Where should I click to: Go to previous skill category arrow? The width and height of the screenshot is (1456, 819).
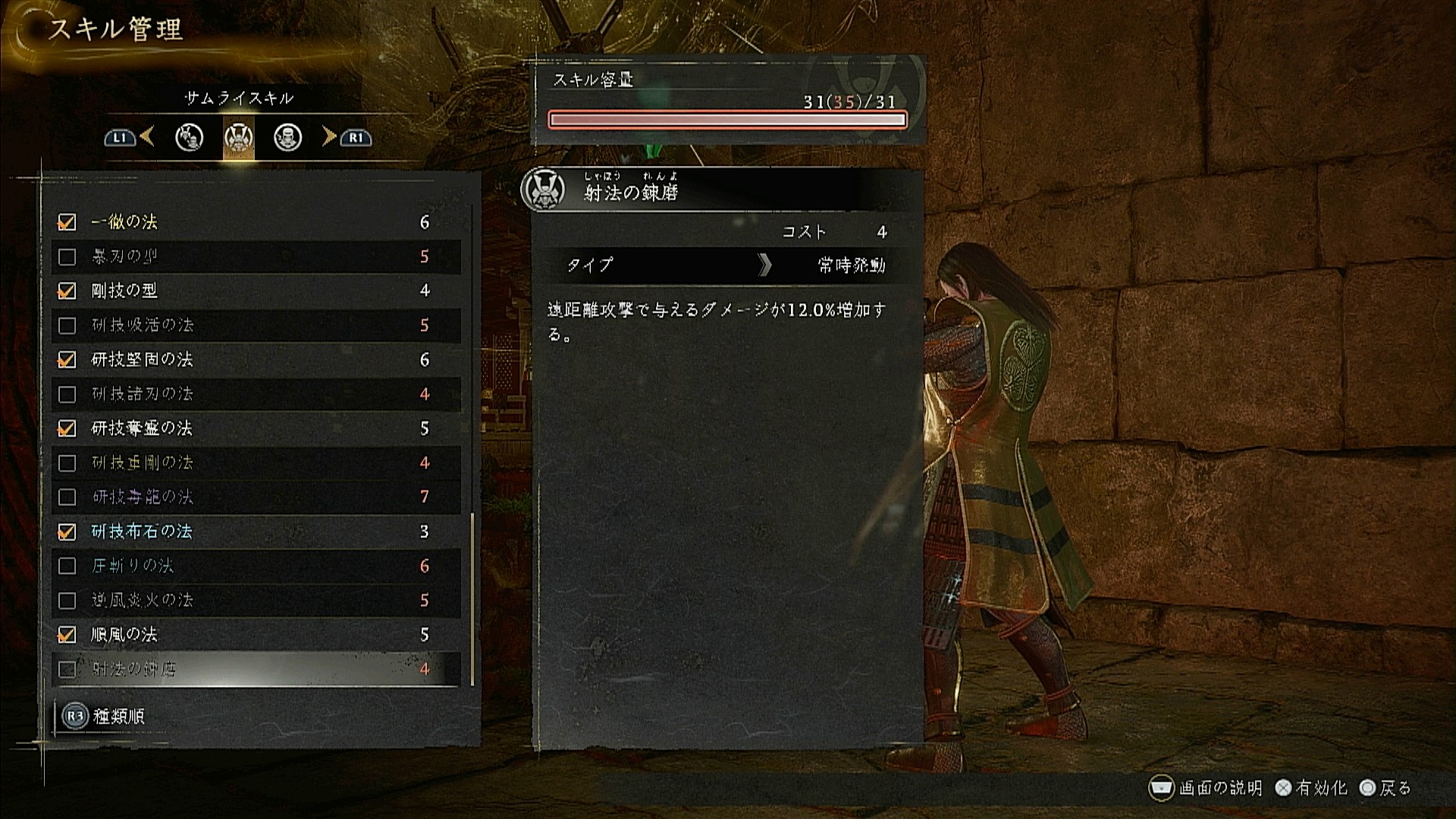[146, 136]
